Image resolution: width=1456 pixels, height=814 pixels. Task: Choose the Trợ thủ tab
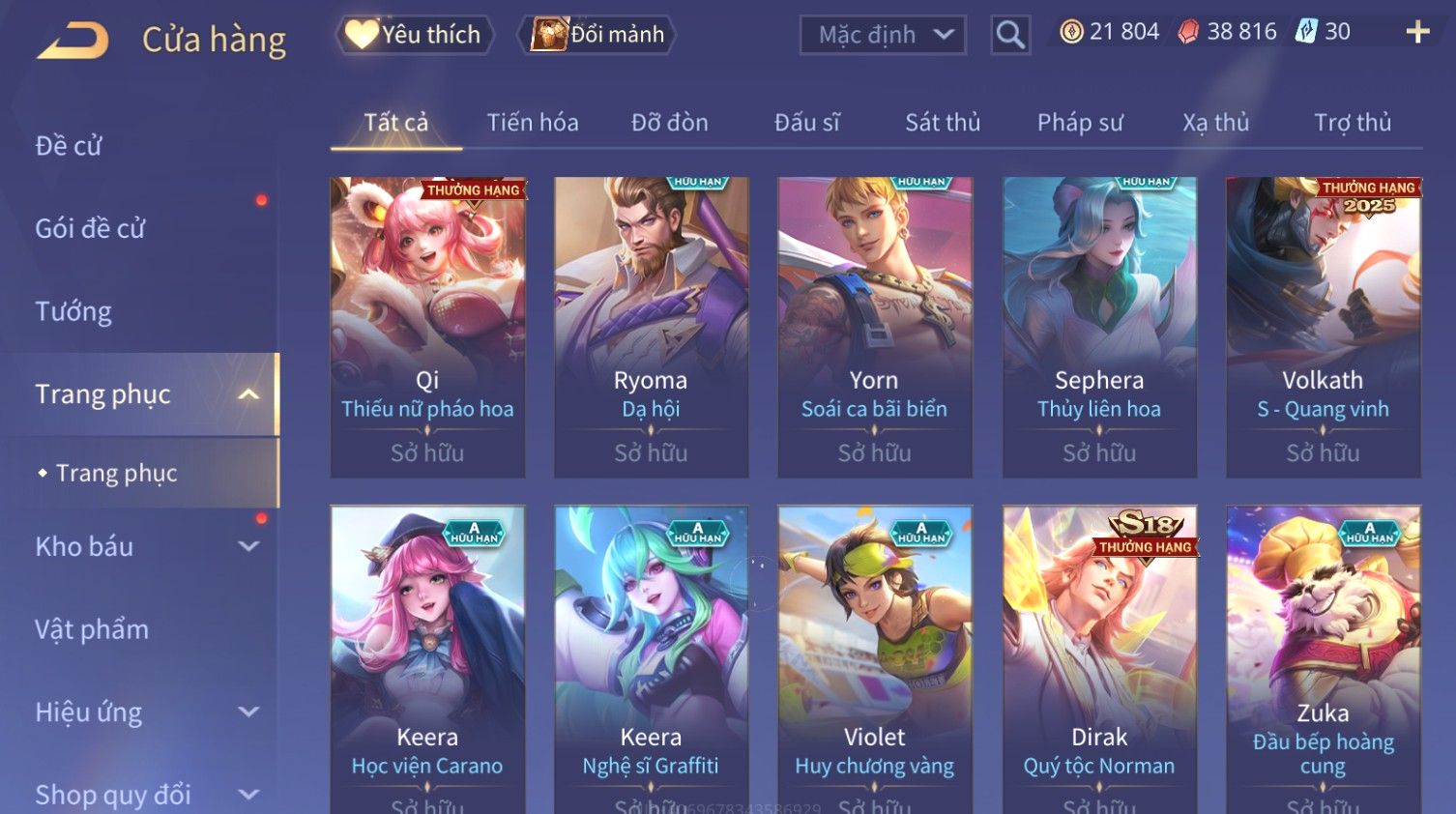pyautogui.click(x=1352, y=123)
